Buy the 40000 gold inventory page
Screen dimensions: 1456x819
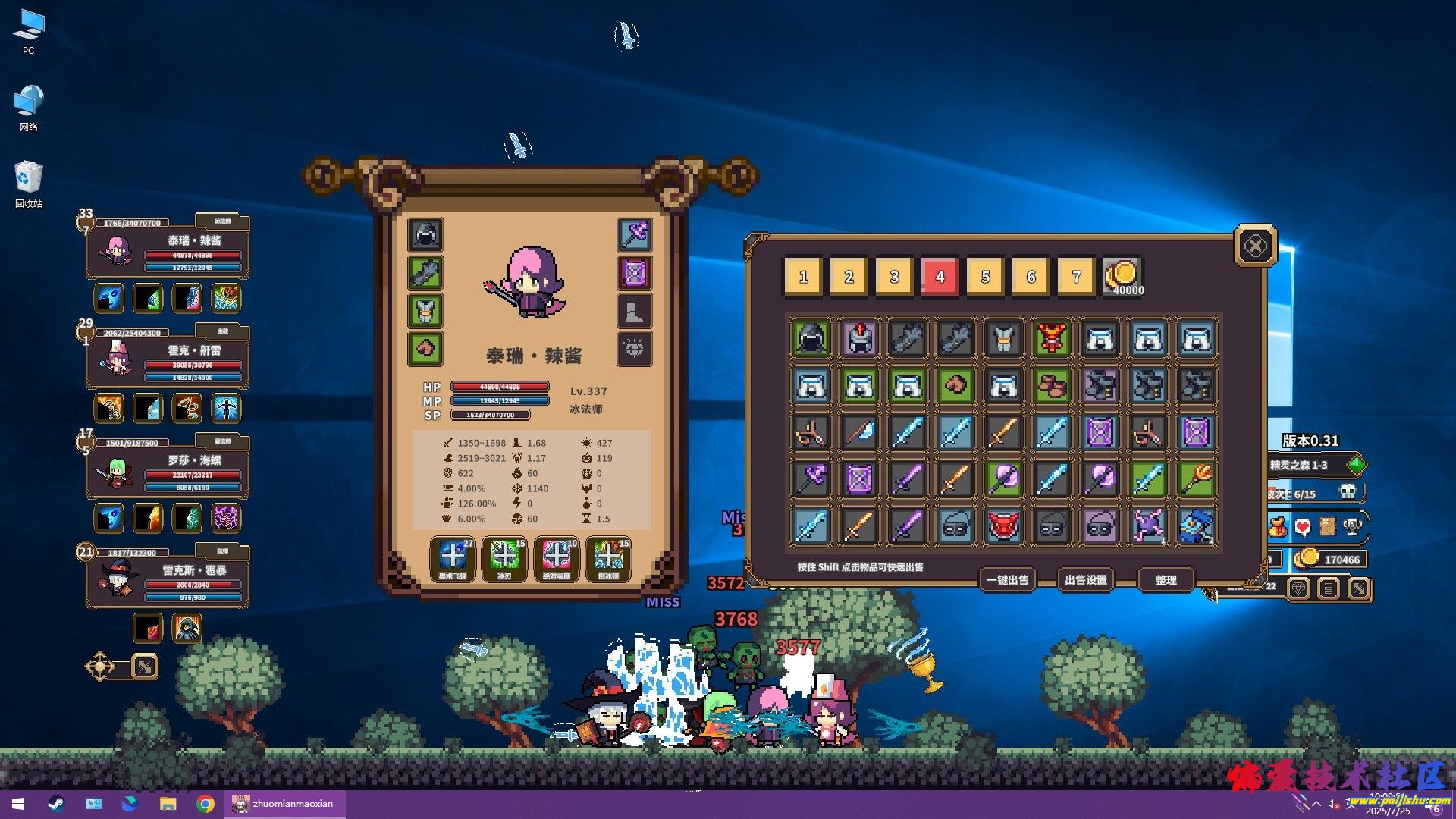pos(1122,277)
